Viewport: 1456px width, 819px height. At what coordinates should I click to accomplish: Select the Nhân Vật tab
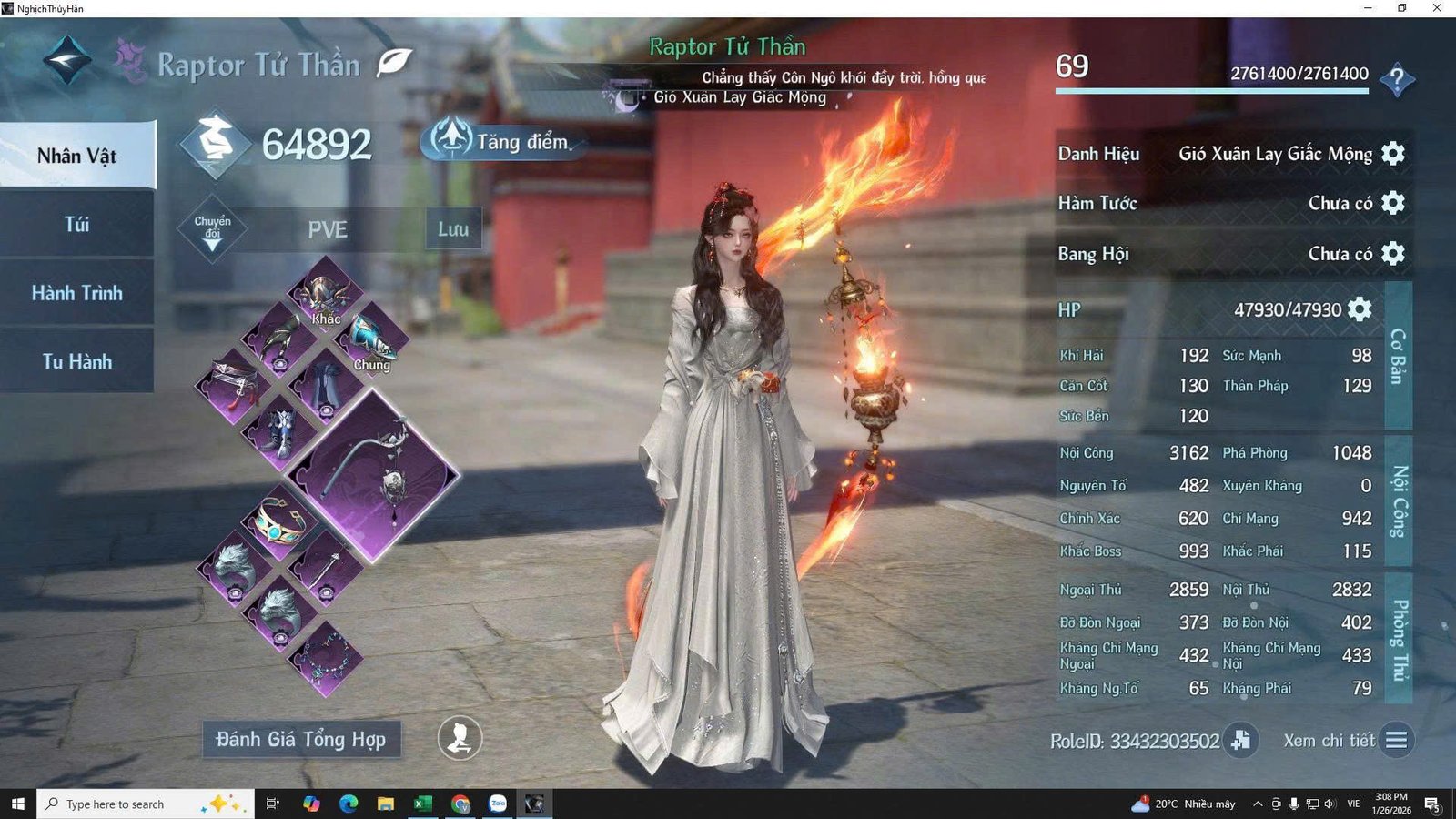point(76,156)
